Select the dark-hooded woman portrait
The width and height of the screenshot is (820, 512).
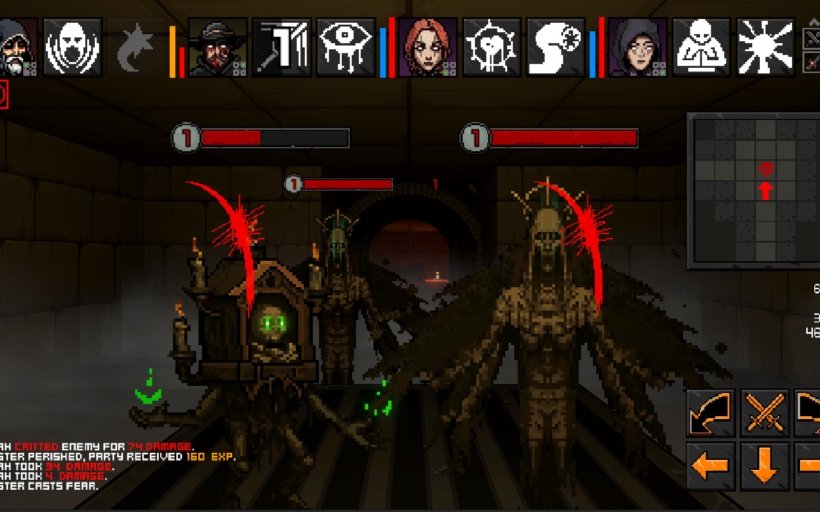coord(638,47)
